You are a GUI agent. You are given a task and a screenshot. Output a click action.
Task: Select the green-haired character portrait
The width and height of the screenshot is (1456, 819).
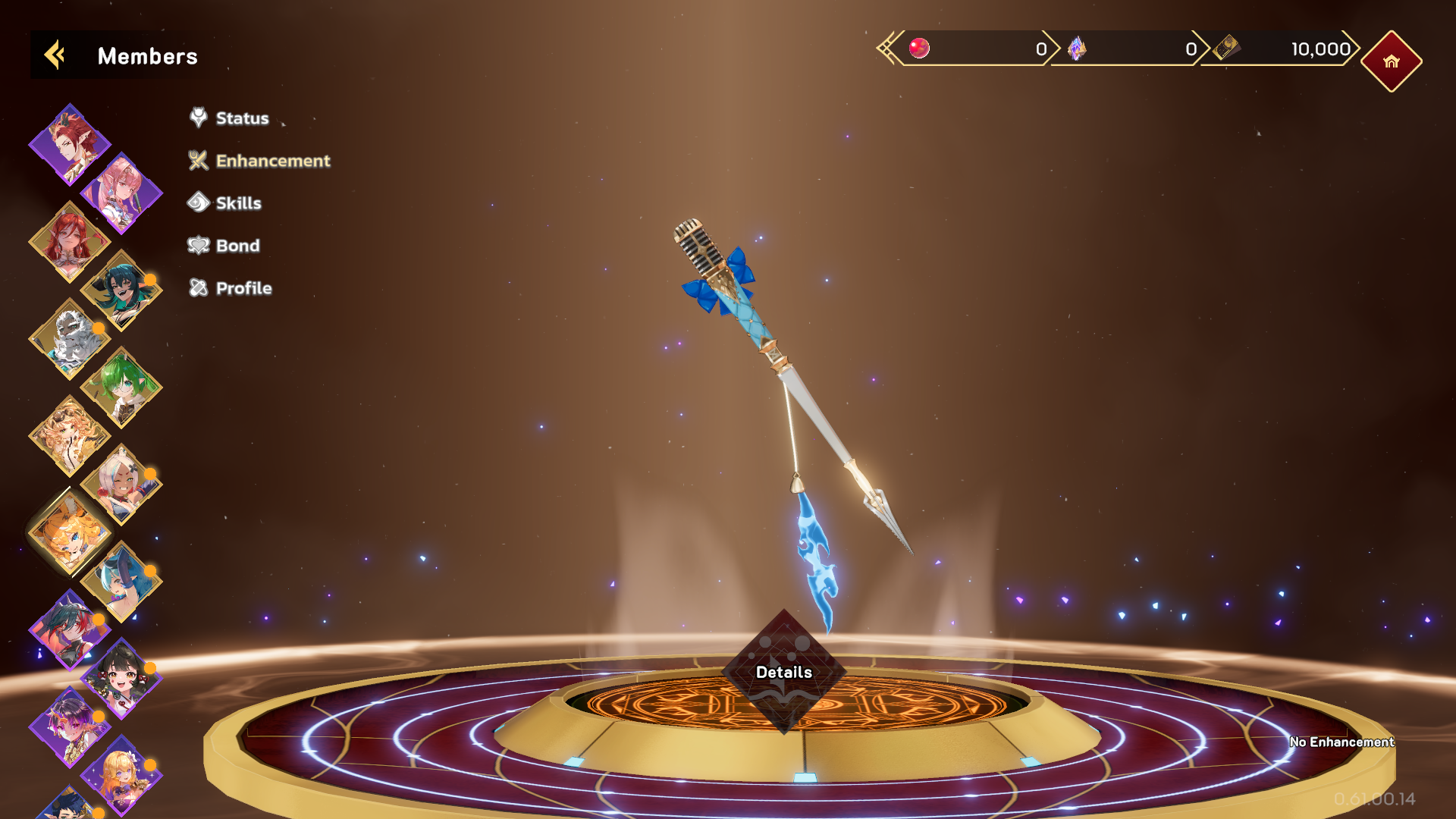(x=121, y=387)
